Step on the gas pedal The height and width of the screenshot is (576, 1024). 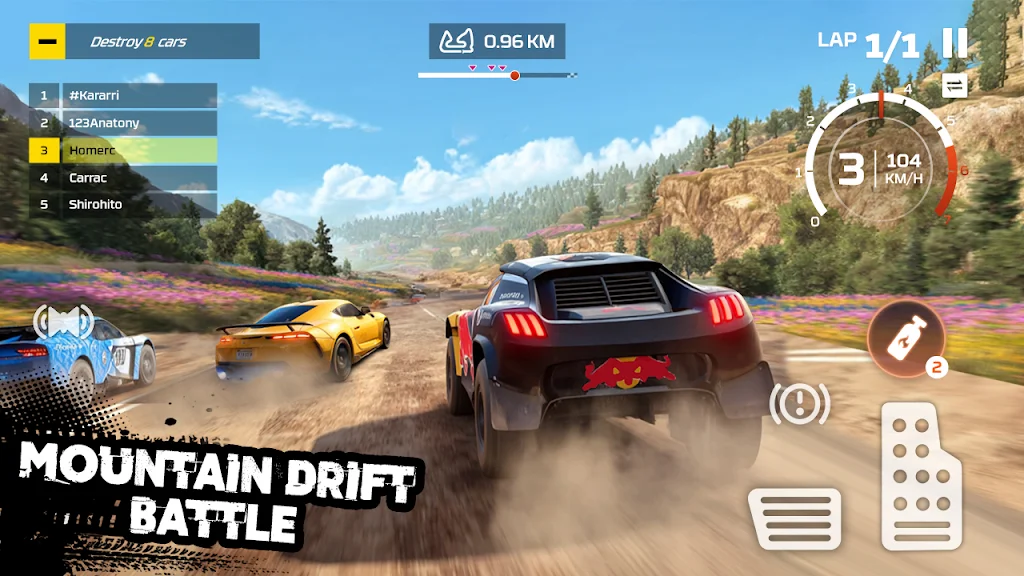pyautogui.click(x=920, y=476)
